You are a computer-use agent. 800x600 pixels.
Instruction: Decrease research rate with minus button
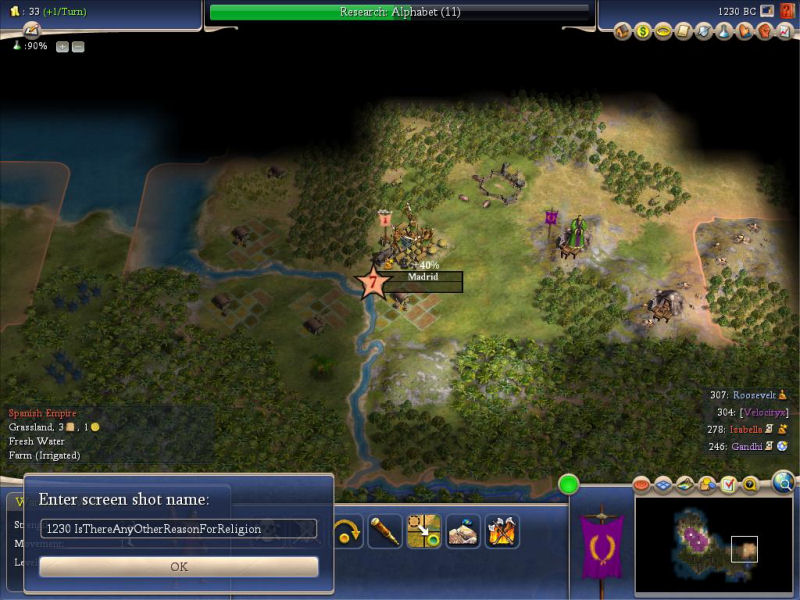[78, 47]
